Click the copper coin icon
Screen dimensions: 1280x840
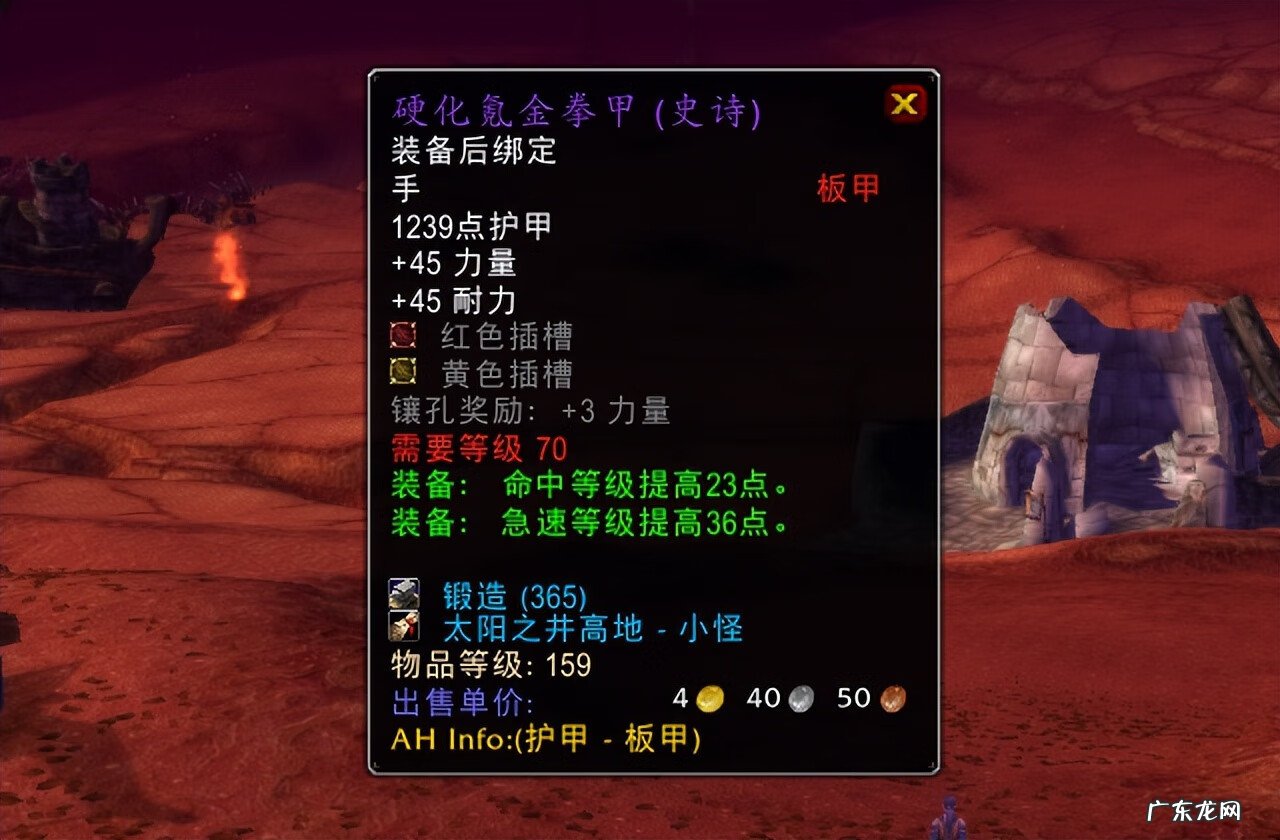[895, 698]
